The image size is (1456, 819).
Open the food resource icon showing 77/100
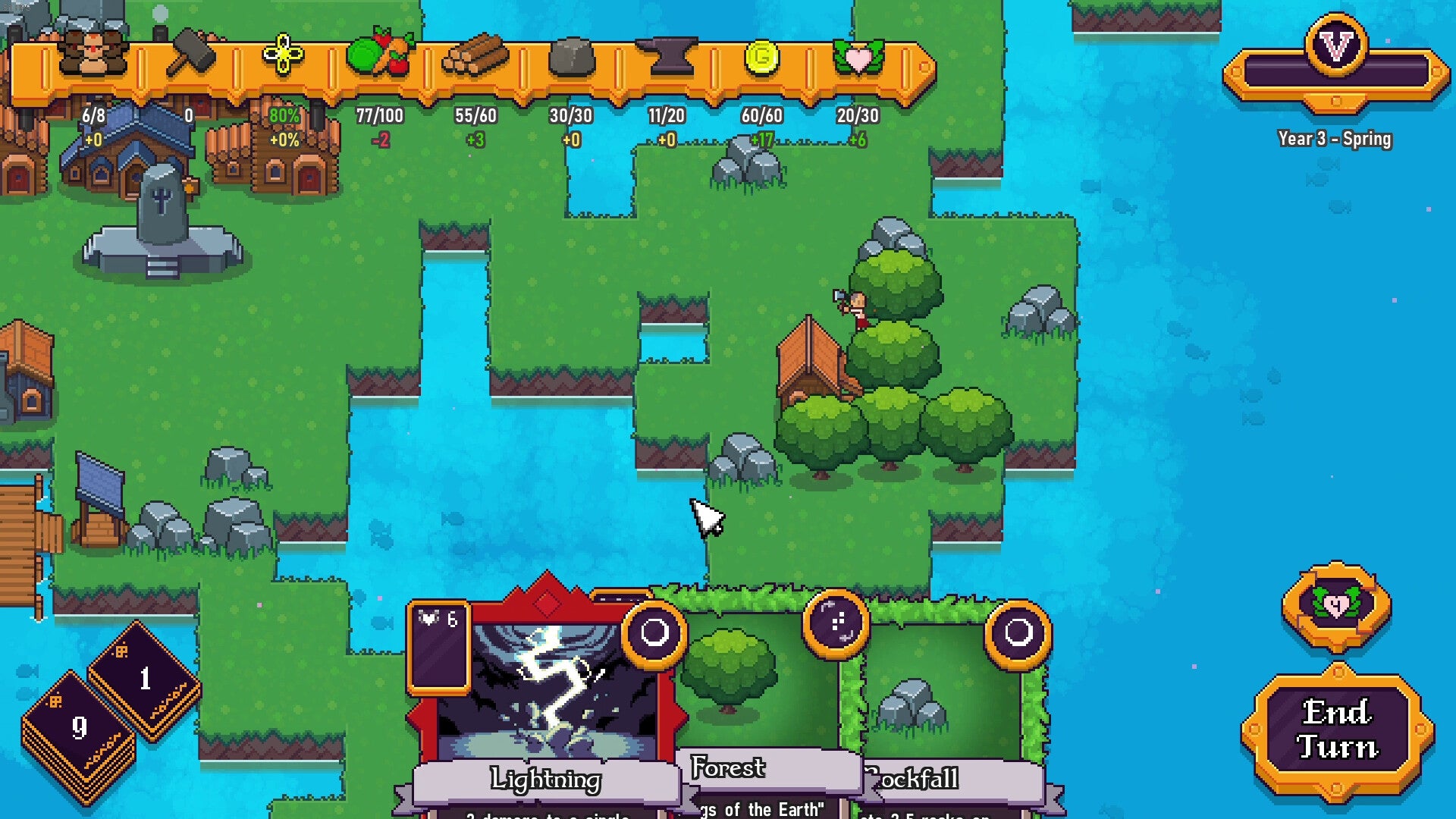[x=379, y=53]
